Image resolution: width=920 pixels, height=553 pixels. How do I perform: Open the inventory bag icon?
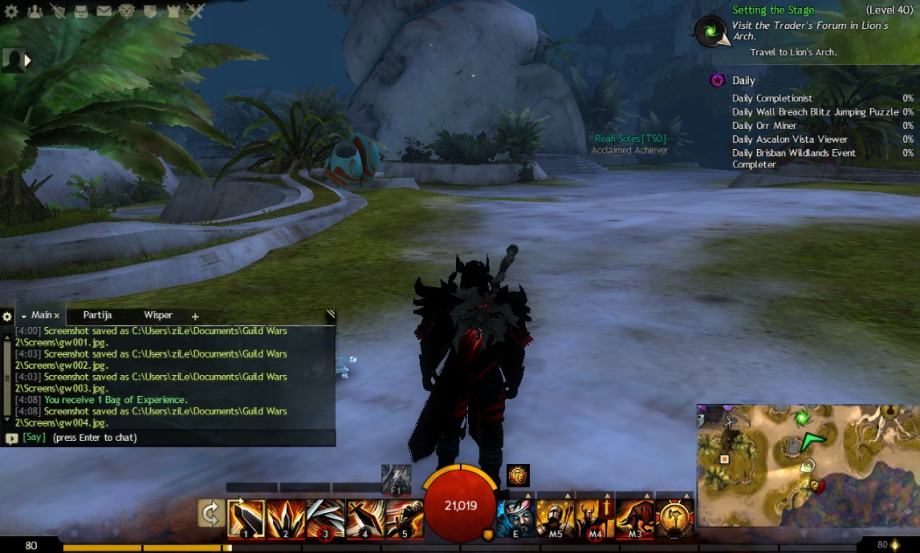coord(82,12)
